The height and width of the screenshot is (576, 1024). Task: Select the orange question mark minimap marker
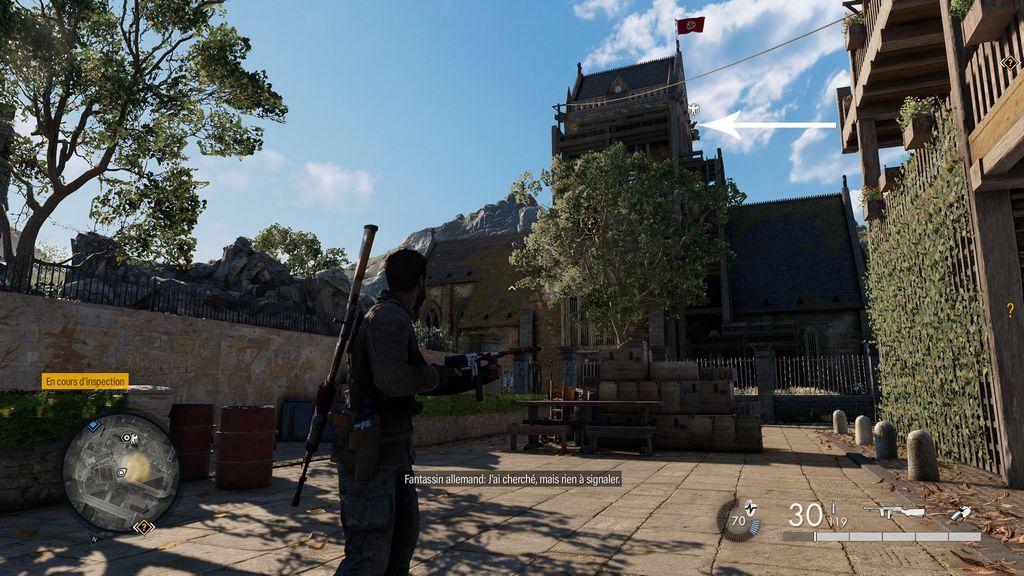tap(143, 526)
